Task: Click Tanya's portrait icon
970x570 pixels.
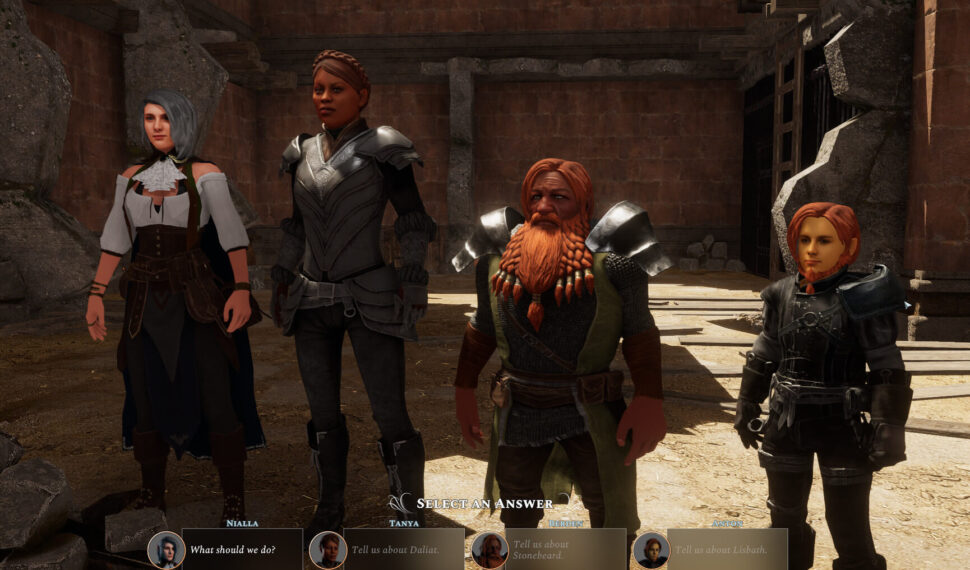Action: click(327, 549)
